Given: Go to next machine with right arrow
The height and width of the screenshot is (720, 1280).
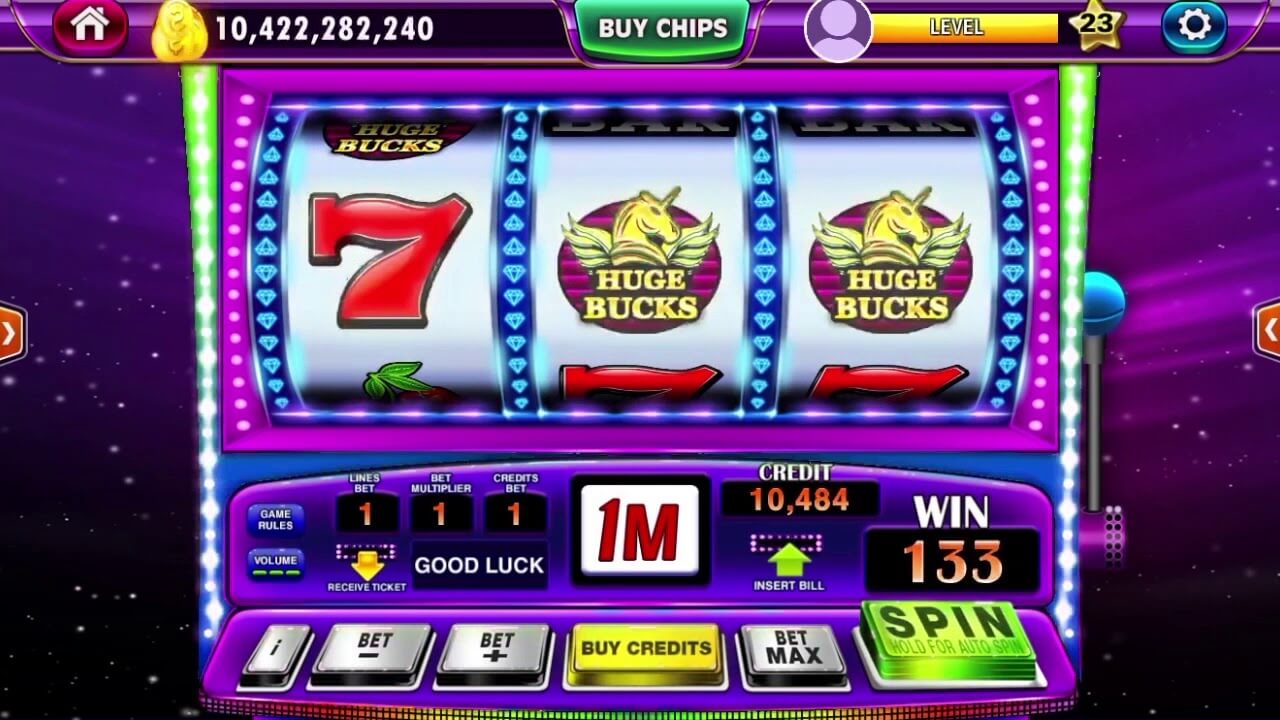Looking at the screenshot, I should [x=1268, y=330].
